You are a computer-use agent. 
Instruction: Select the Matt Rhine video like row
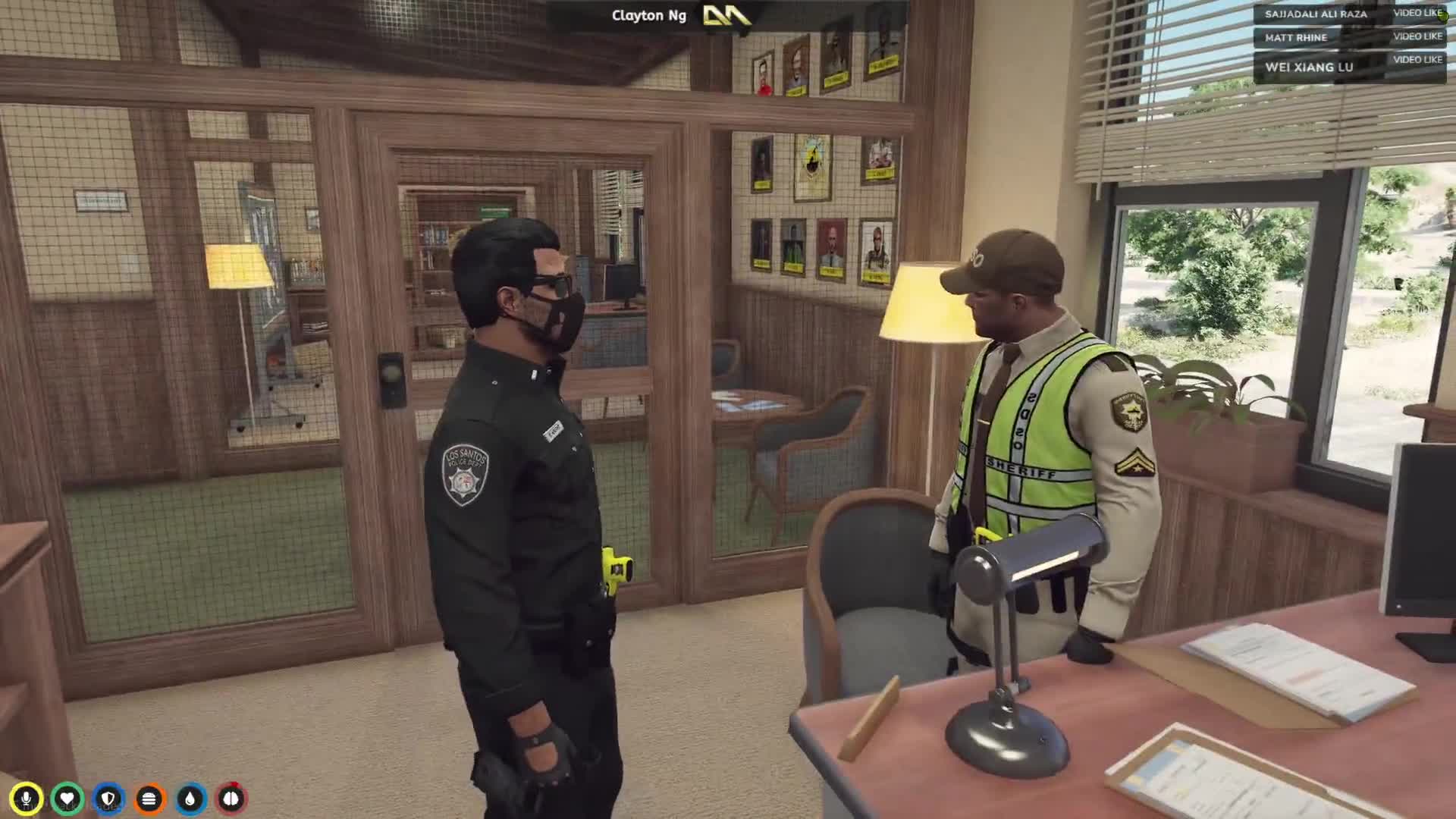pos(1349,37)
